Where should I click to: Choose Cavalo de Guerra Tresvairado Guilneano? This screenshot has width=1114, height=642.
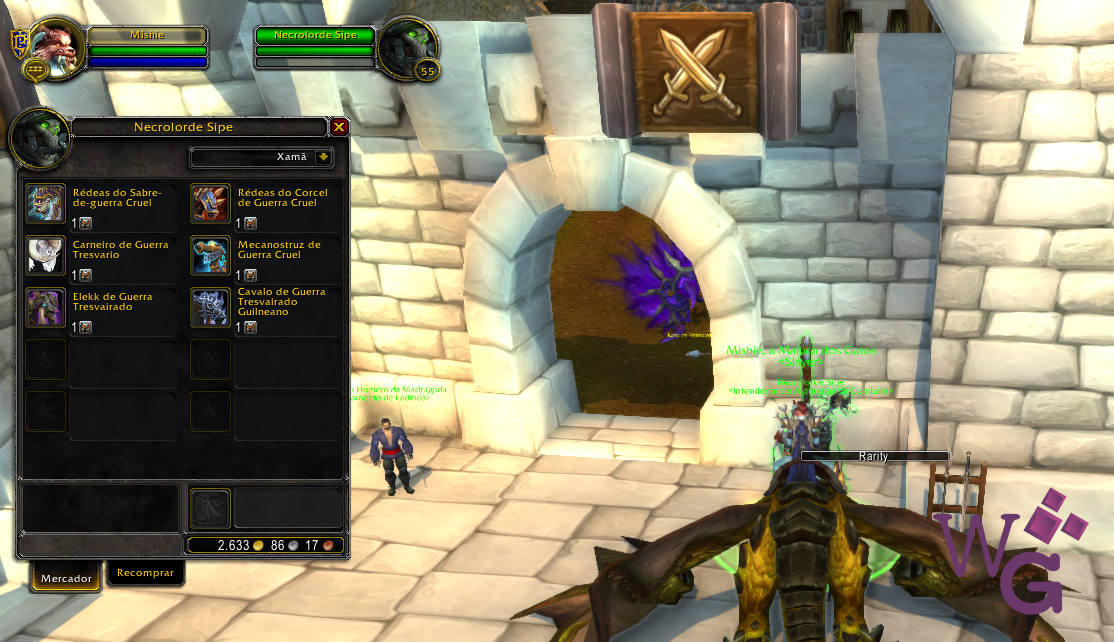[210, 307]
